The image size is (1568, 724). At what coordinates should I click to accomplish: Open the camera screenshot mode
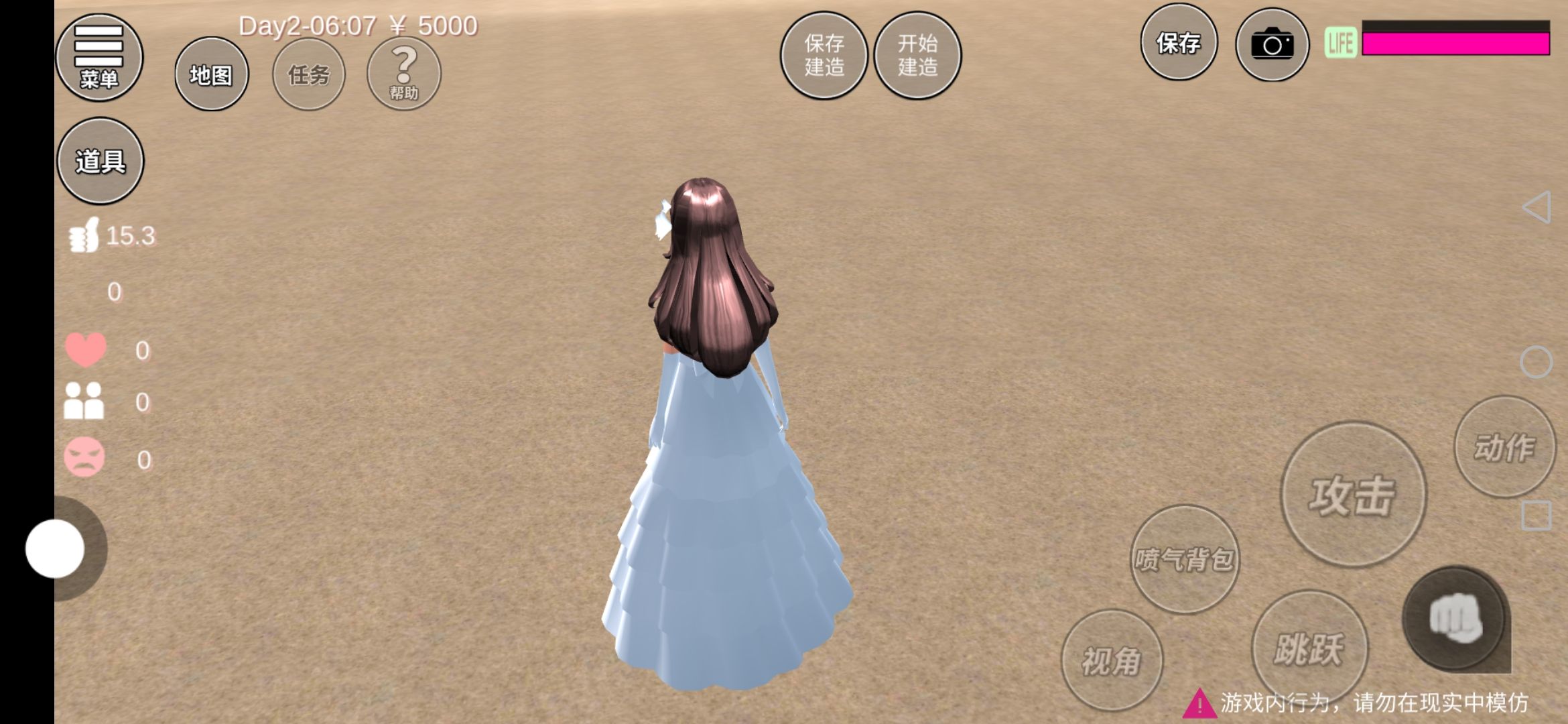pos(1272,45)
